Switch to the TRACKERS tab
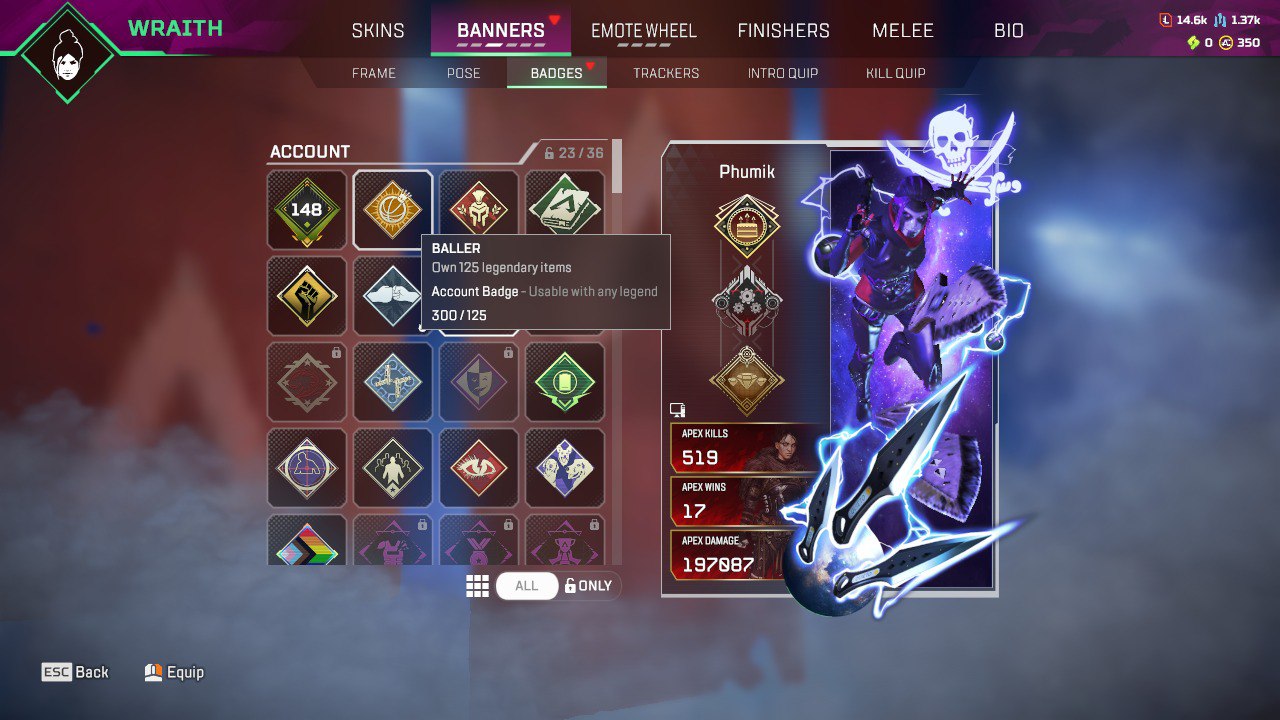 point(666,72)
